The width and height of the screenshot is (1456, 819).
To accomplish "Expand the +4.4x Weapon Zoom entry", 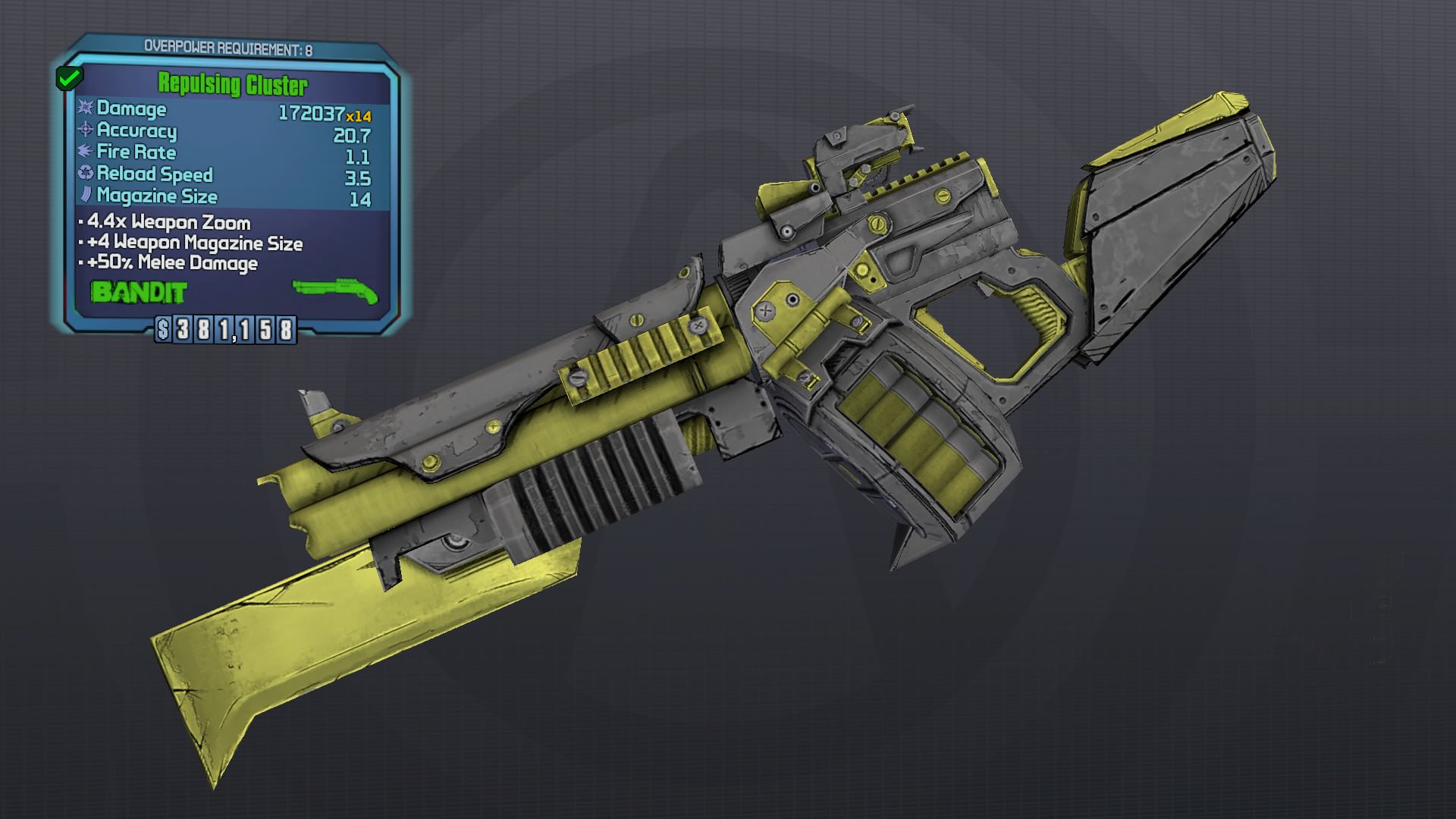I will point(167,224).
